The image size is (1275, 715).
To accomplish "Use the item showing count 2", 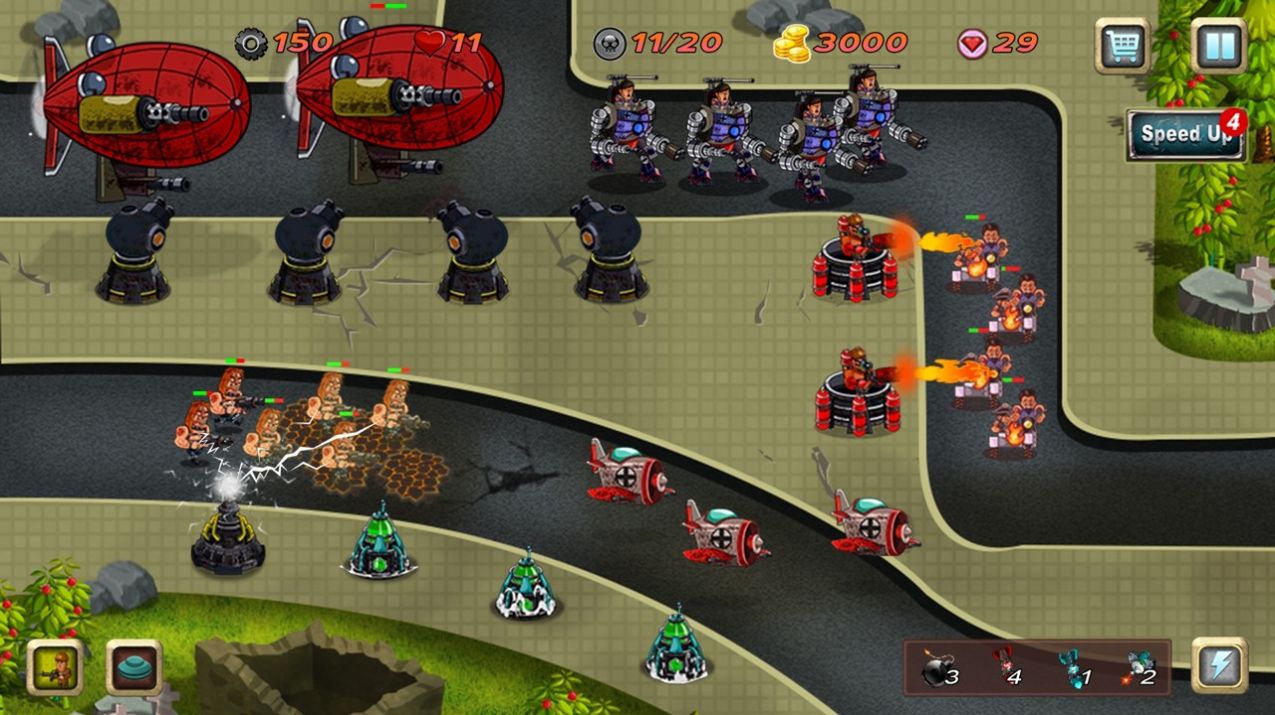I will [1139, 668].
